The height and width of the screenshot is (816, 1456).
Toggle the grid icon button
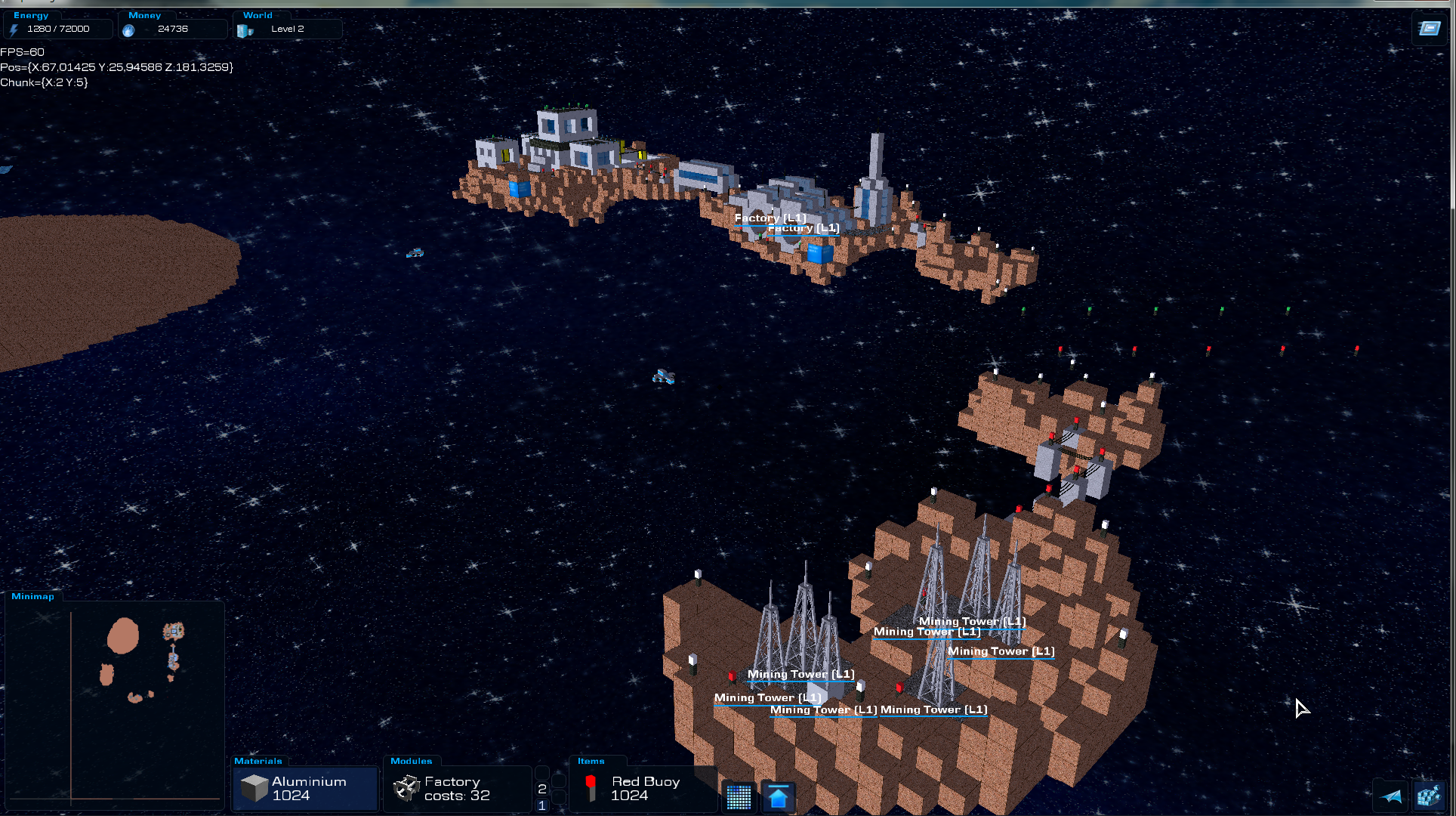pos(739,796)
